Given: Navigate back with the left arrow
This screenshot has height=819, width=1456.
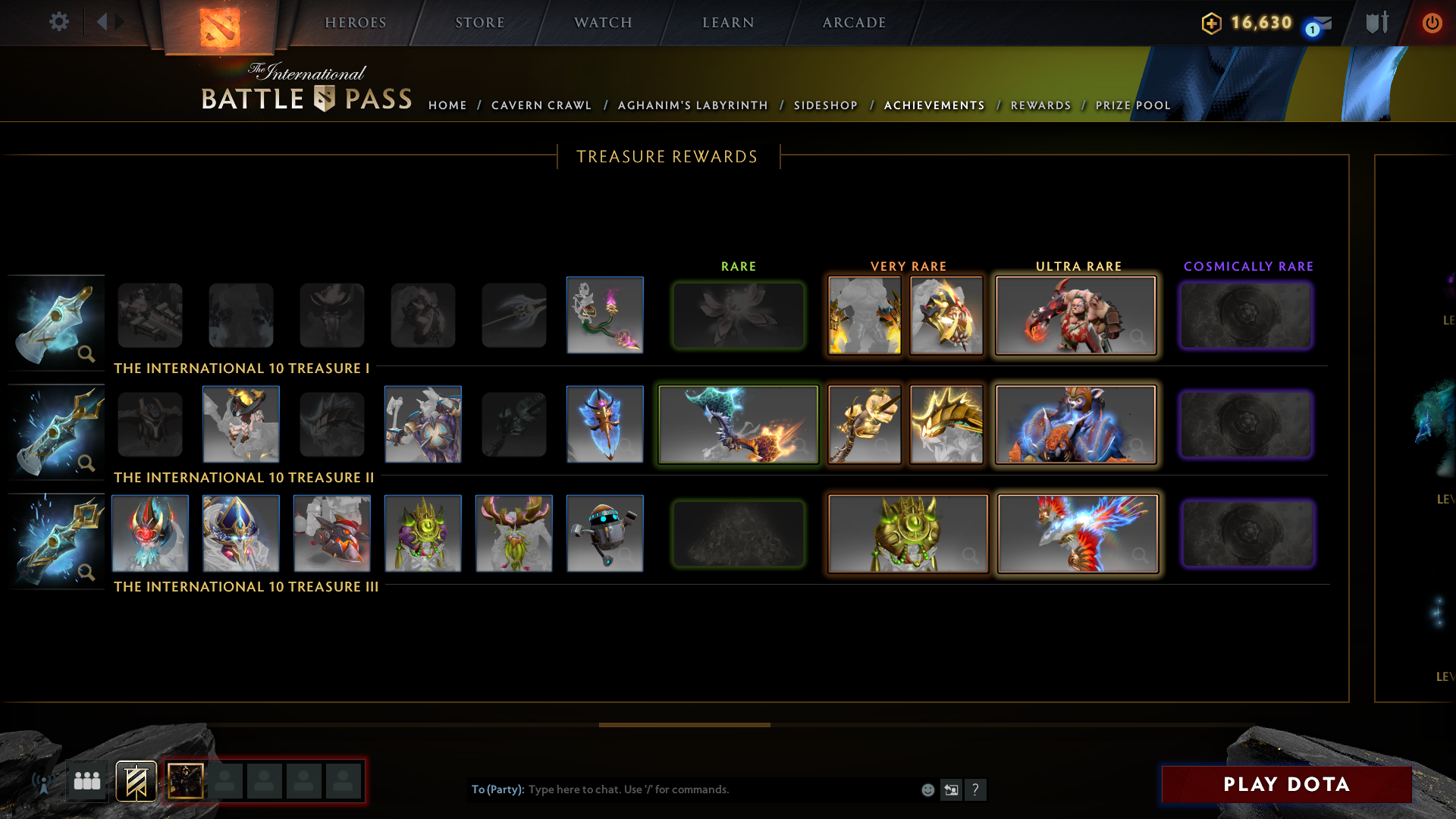Looking at the screenshot, I should pos(102,22).
